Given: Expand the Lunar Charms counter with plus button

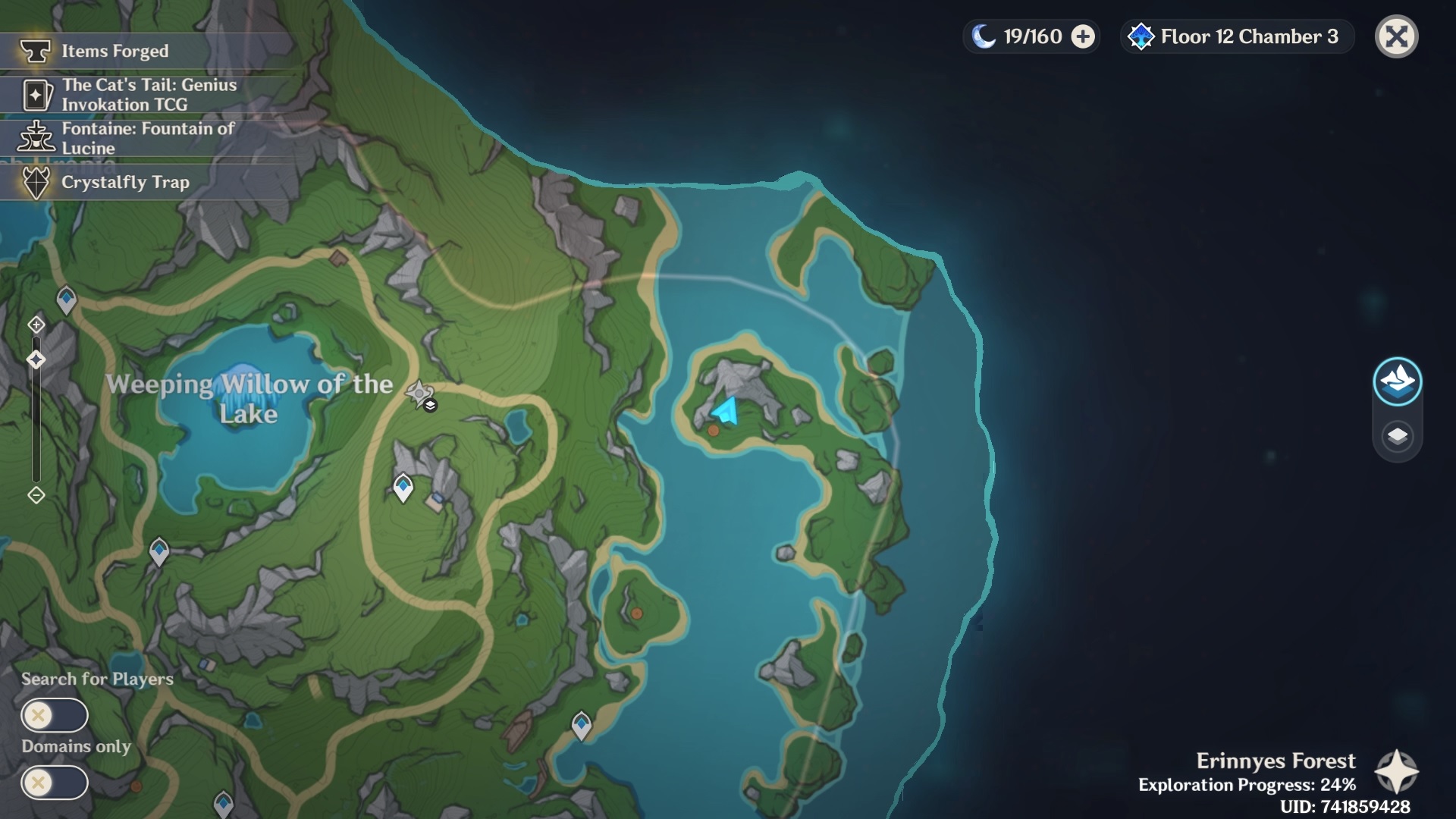Looking at the screenshot, I should point(1082,35).
